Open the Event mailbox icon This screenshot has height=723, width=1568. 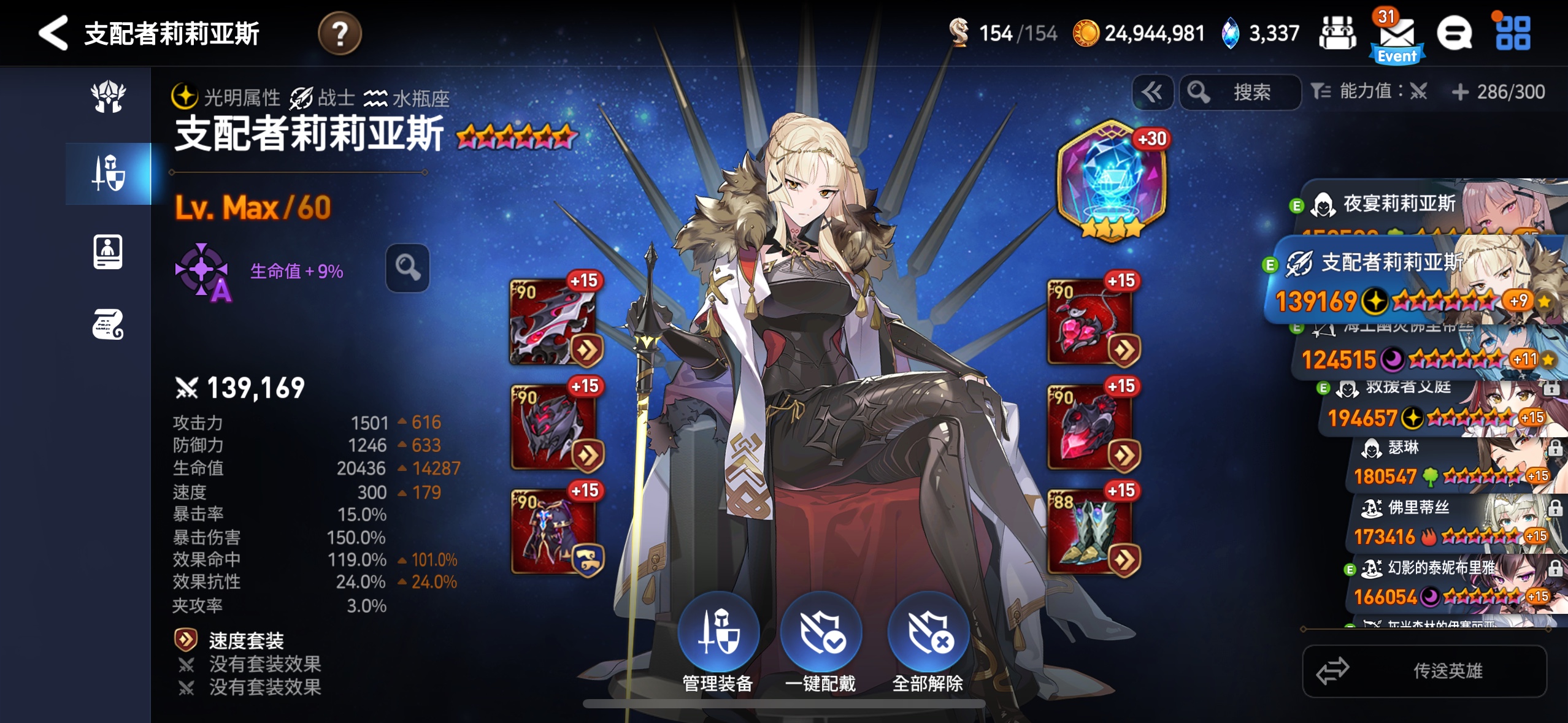pos(1397,37)
